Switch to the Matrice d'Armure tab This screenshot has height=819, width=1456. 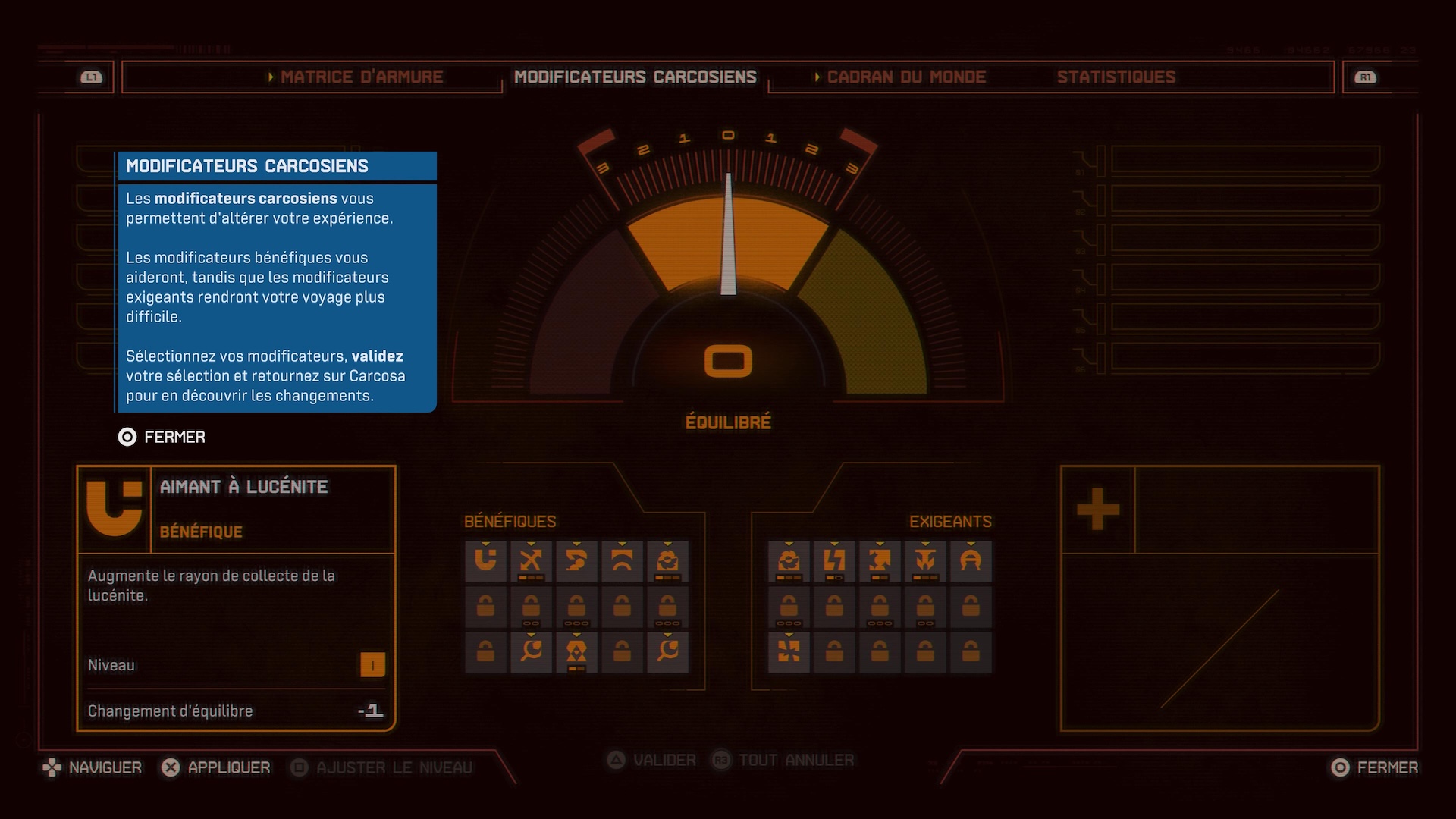click(x=361, y=77)
